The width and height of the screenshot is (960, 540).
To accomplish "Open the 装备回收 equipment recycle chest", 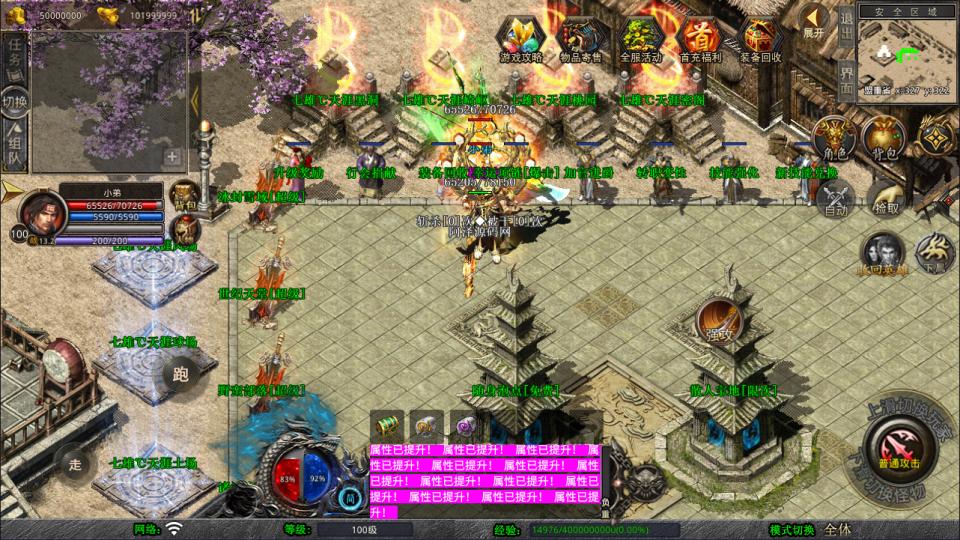I will pyautogui.click(x=760, y=40).
